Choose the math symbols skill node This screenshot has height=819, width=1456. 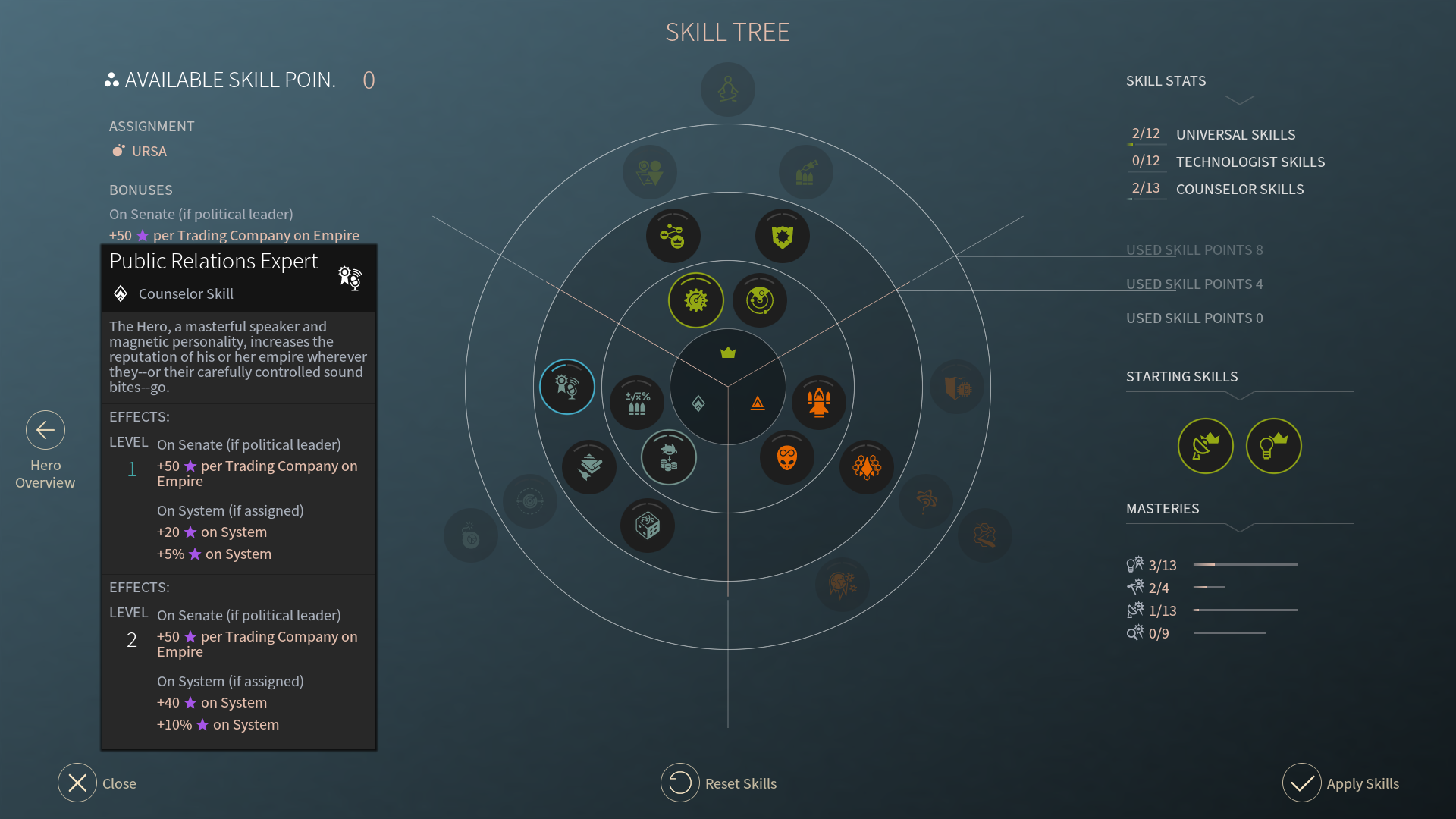(637, 402)
